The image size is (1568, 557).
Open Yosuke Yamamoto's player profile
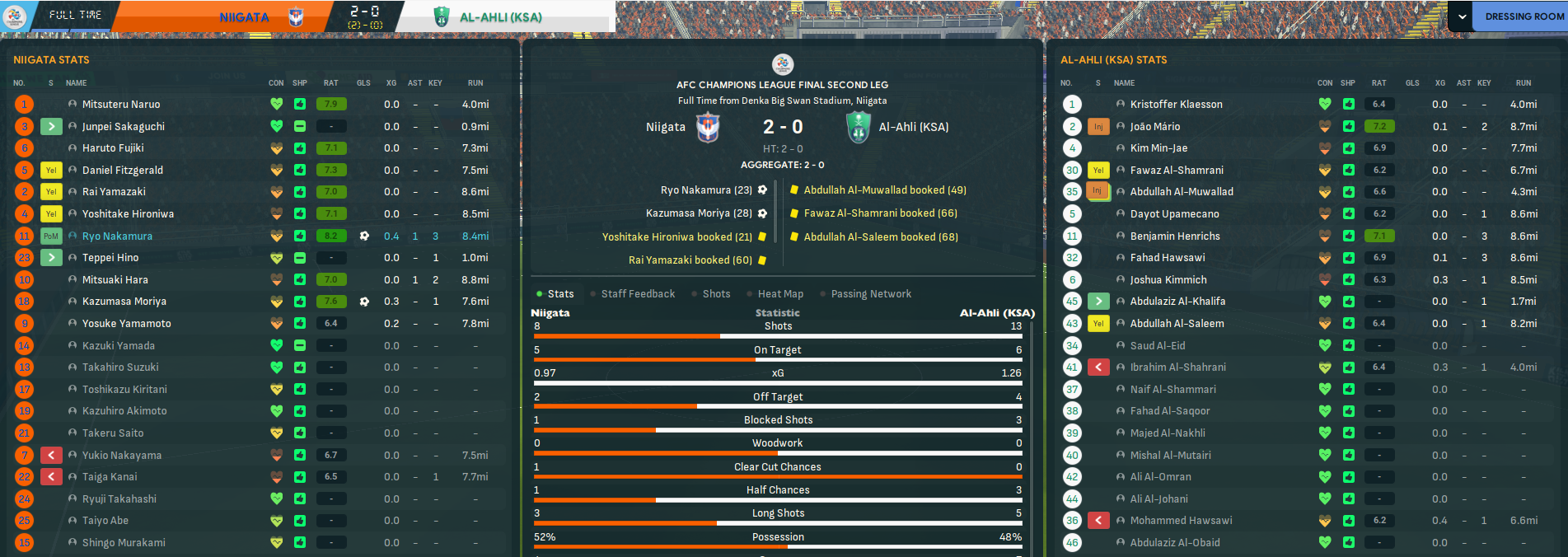126,324
